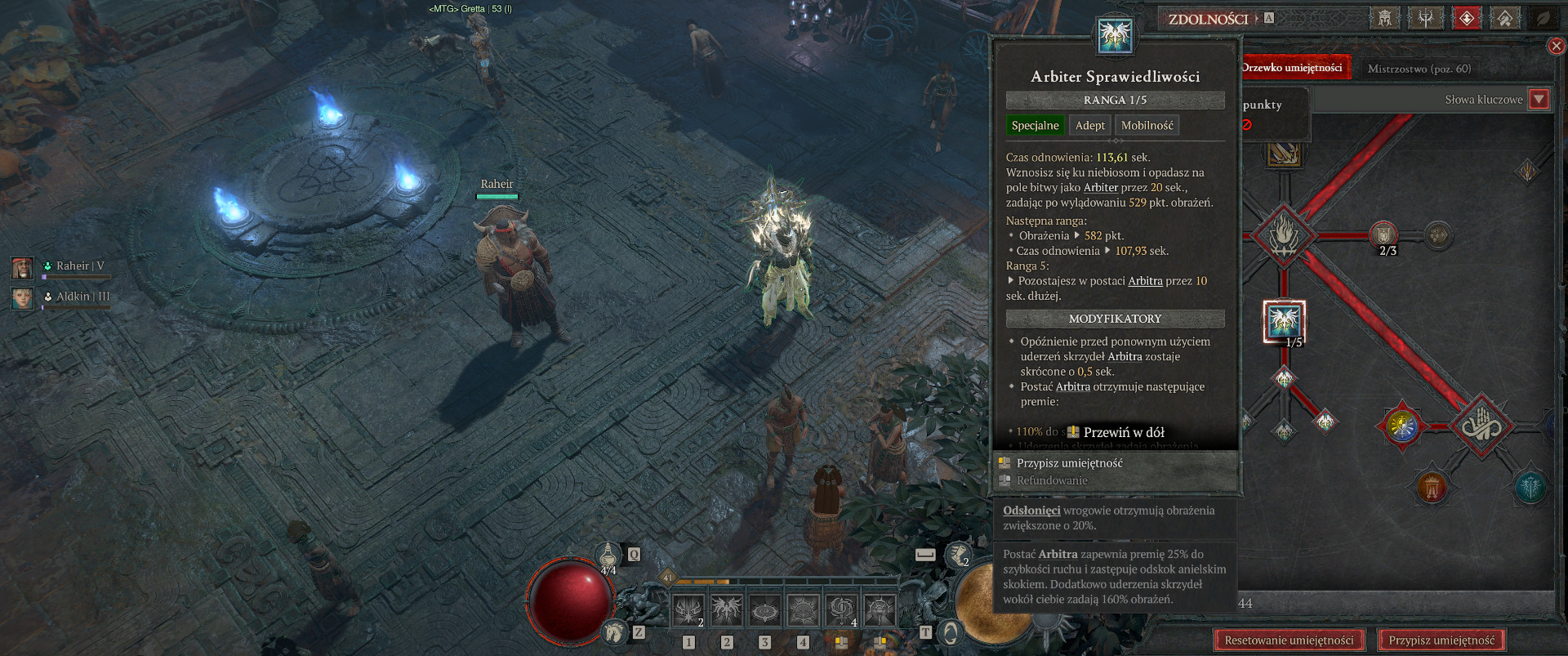This screenshot has height=656, width=1568.
Task: Choose Przypisz umiejętność in the tooltip menu
Action: point(1069,463)
